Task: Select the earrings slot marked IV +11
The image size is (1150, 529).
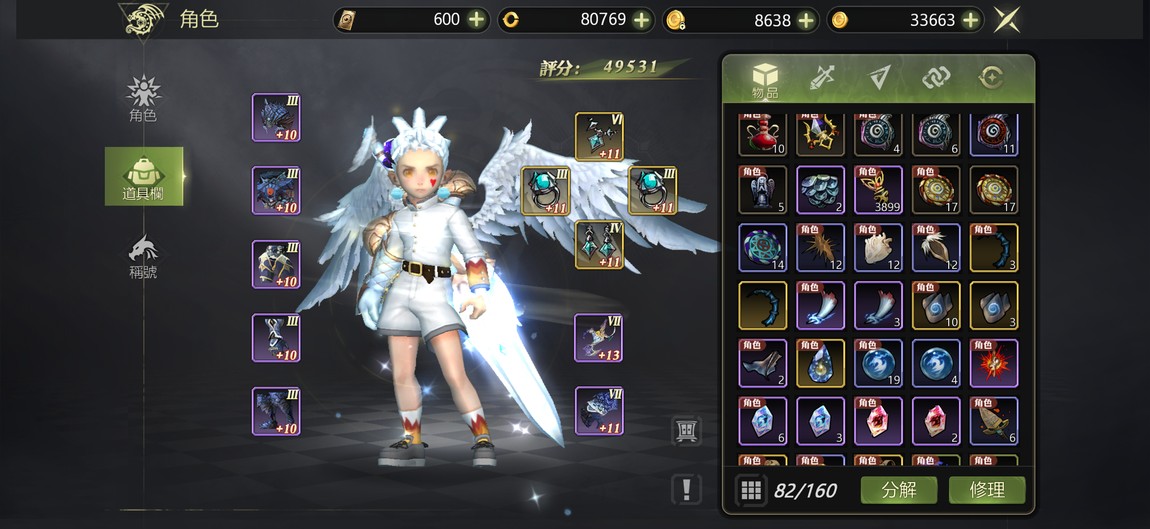Action: coord(599,244)
